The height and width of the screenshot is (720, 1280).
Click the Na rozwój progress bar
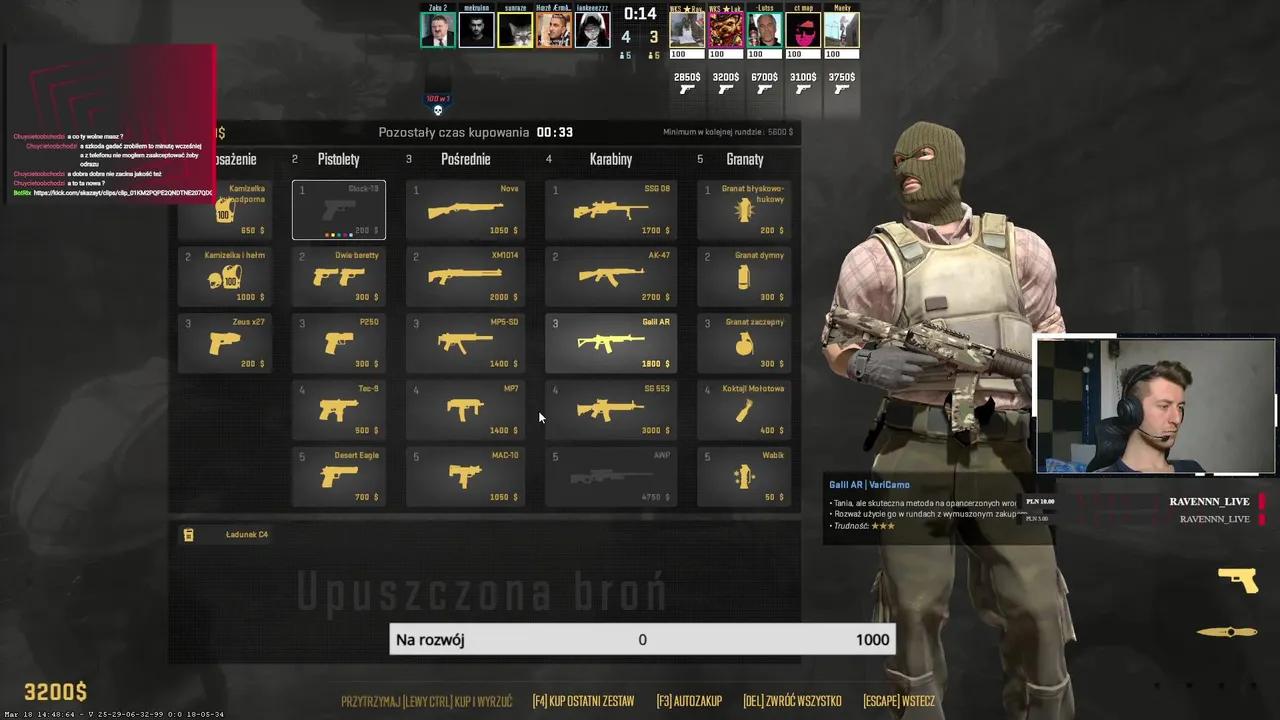click(642, 640)
